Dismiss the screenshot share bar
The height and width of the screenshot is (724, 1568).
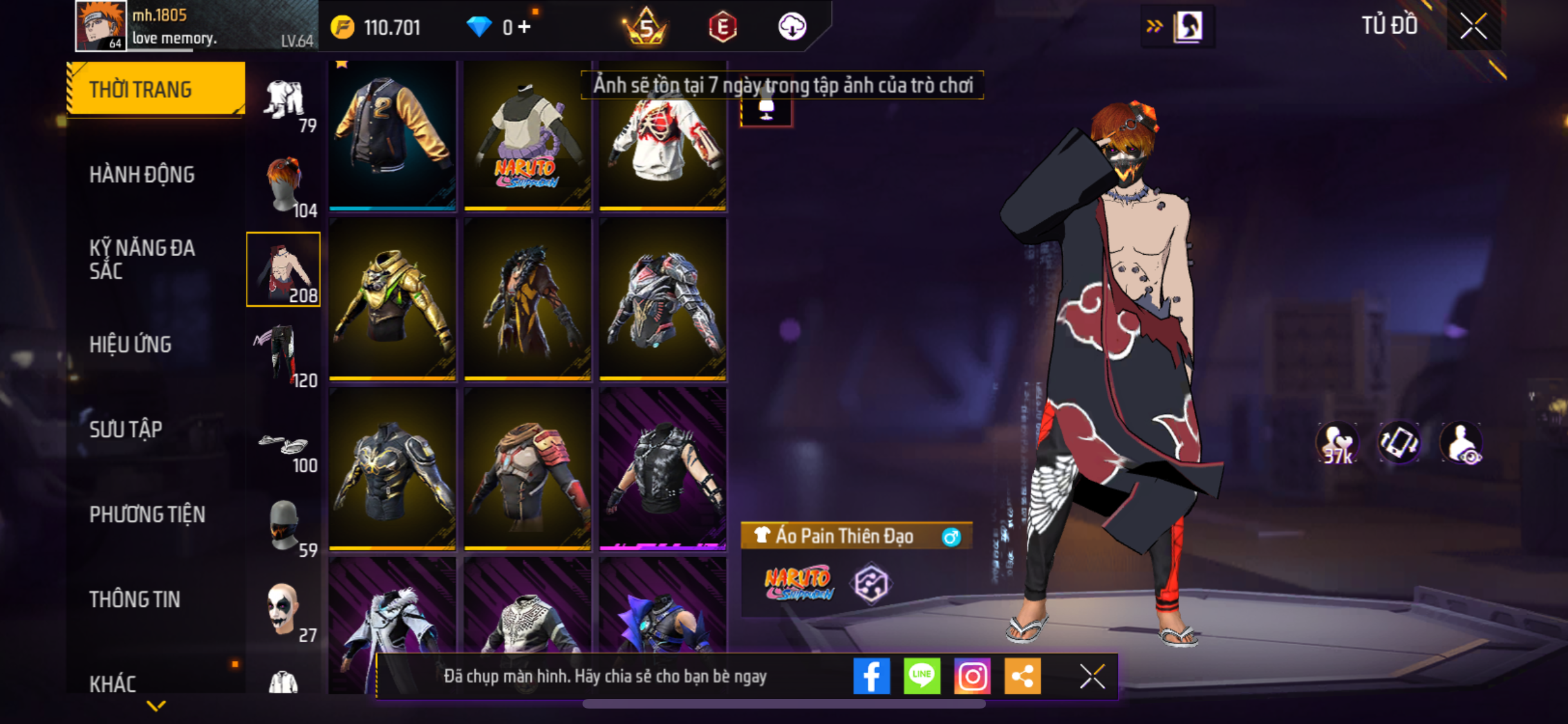[x=1092, y=676]
